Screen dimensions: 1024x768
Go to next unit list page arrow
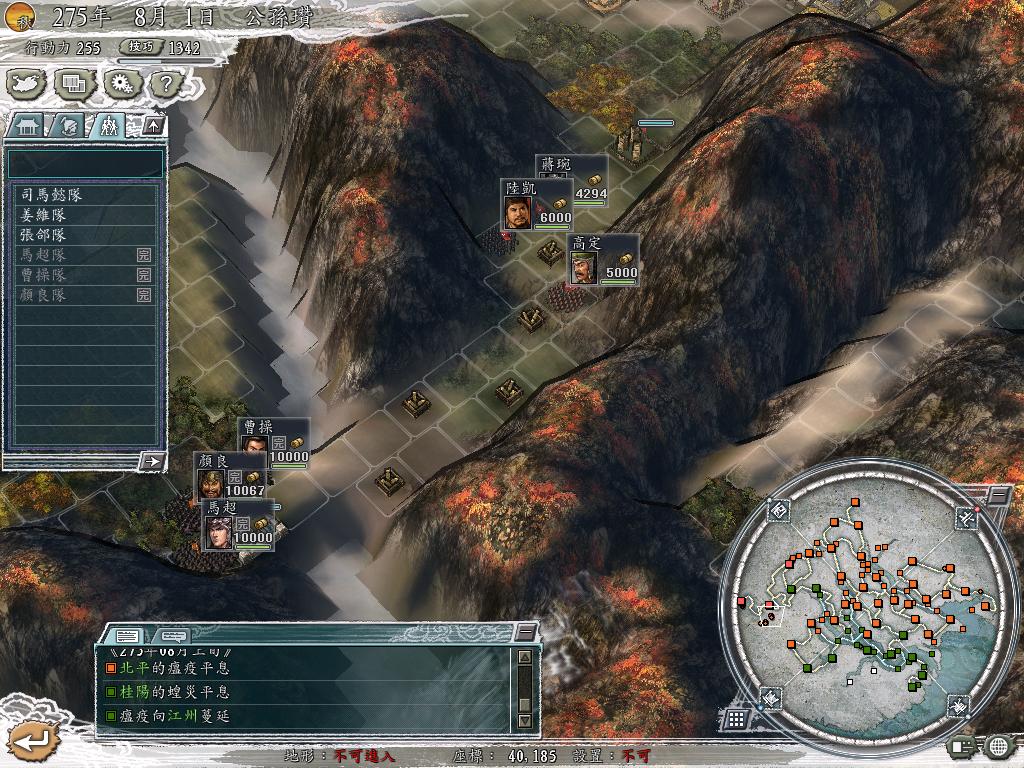[x=152, y=461]
